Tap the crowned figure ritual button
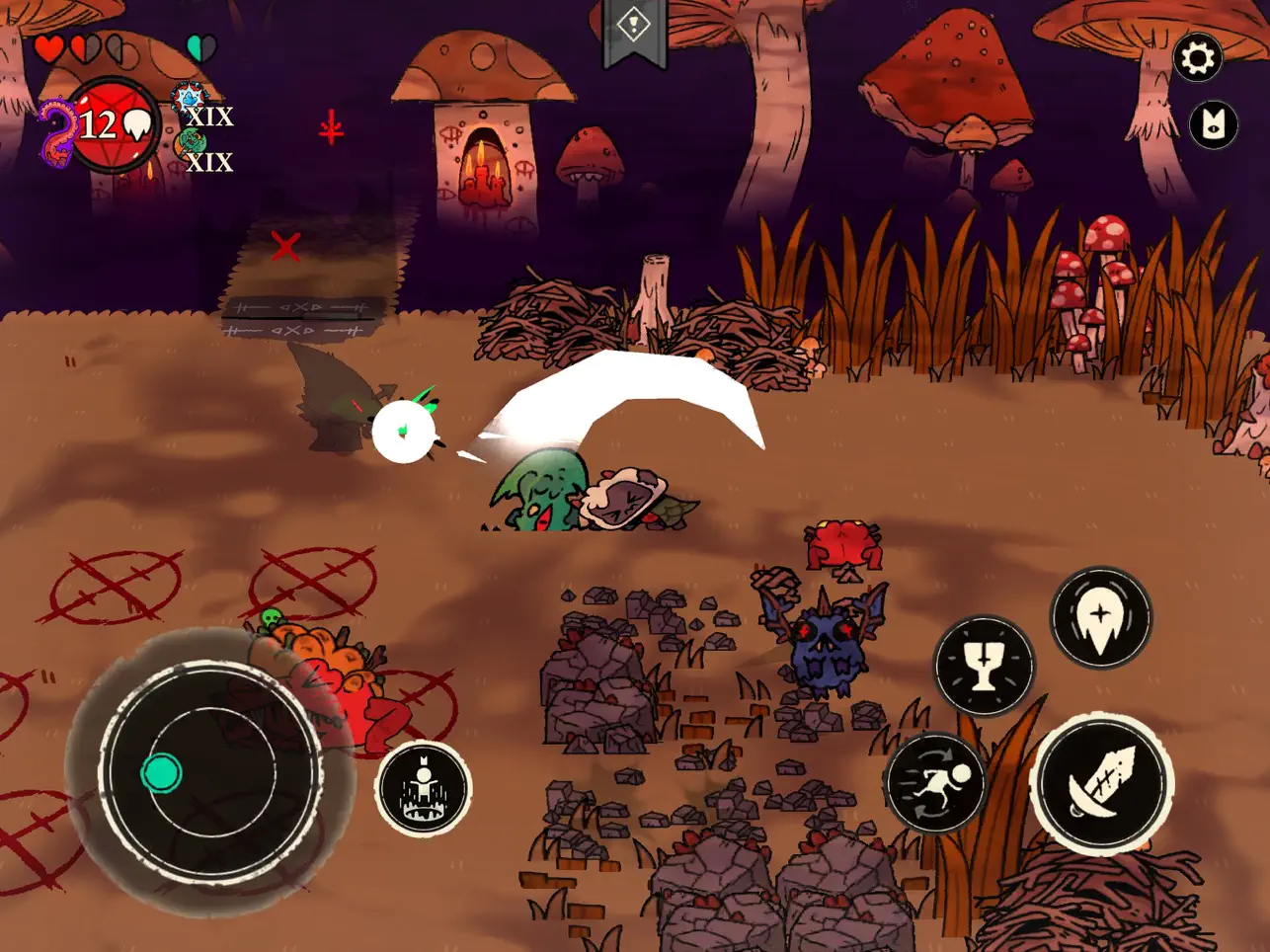 pos(424,787)
